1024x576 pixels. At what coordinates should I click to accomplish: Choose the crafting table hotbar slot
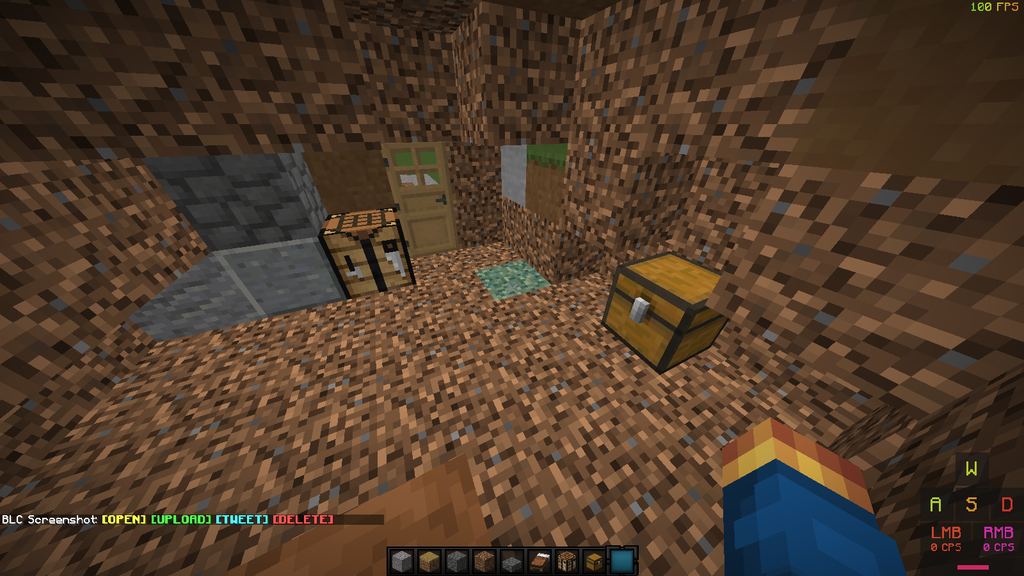[x=567, y=562]
